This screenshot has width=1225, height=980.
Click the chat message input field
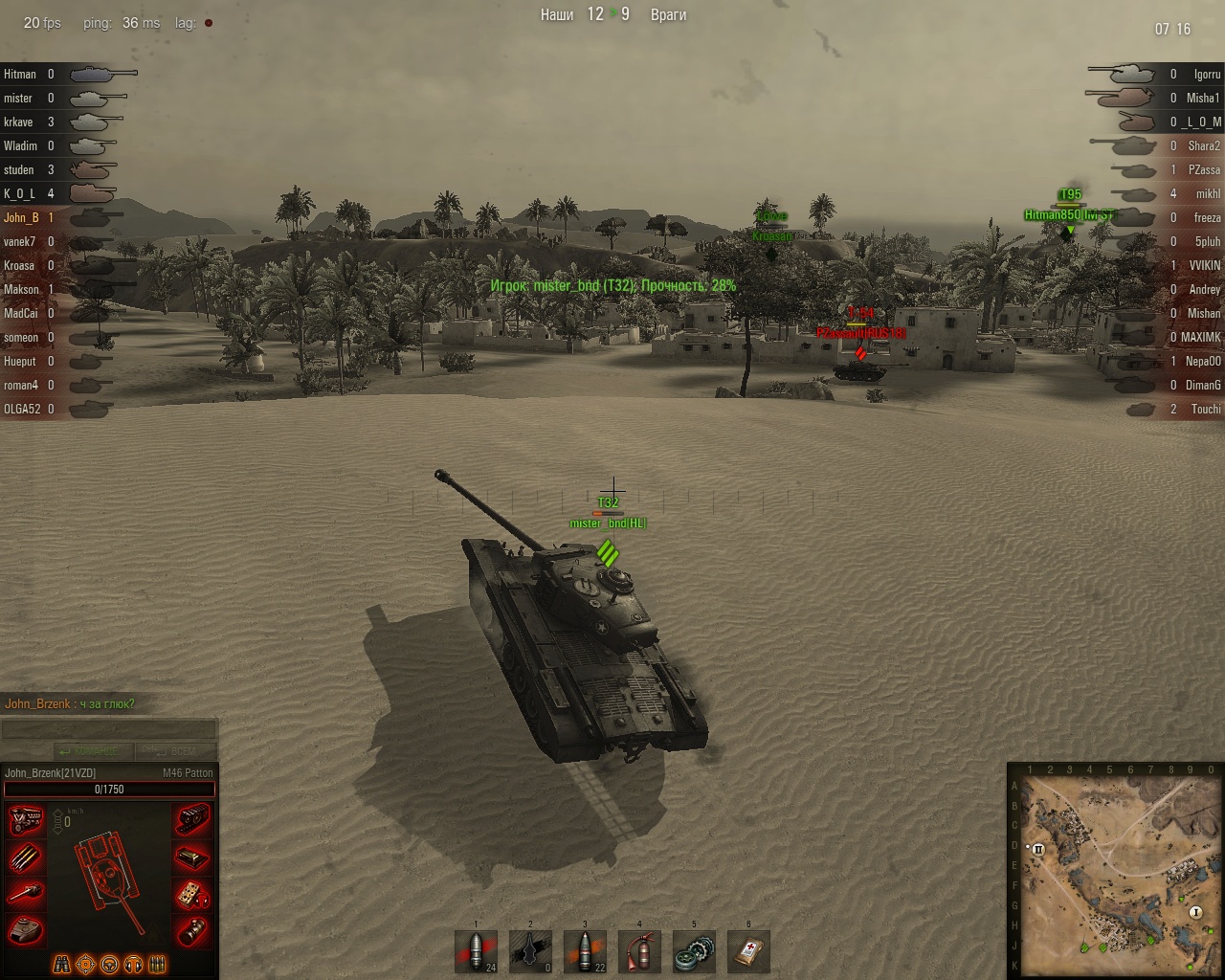click(109, 729)
